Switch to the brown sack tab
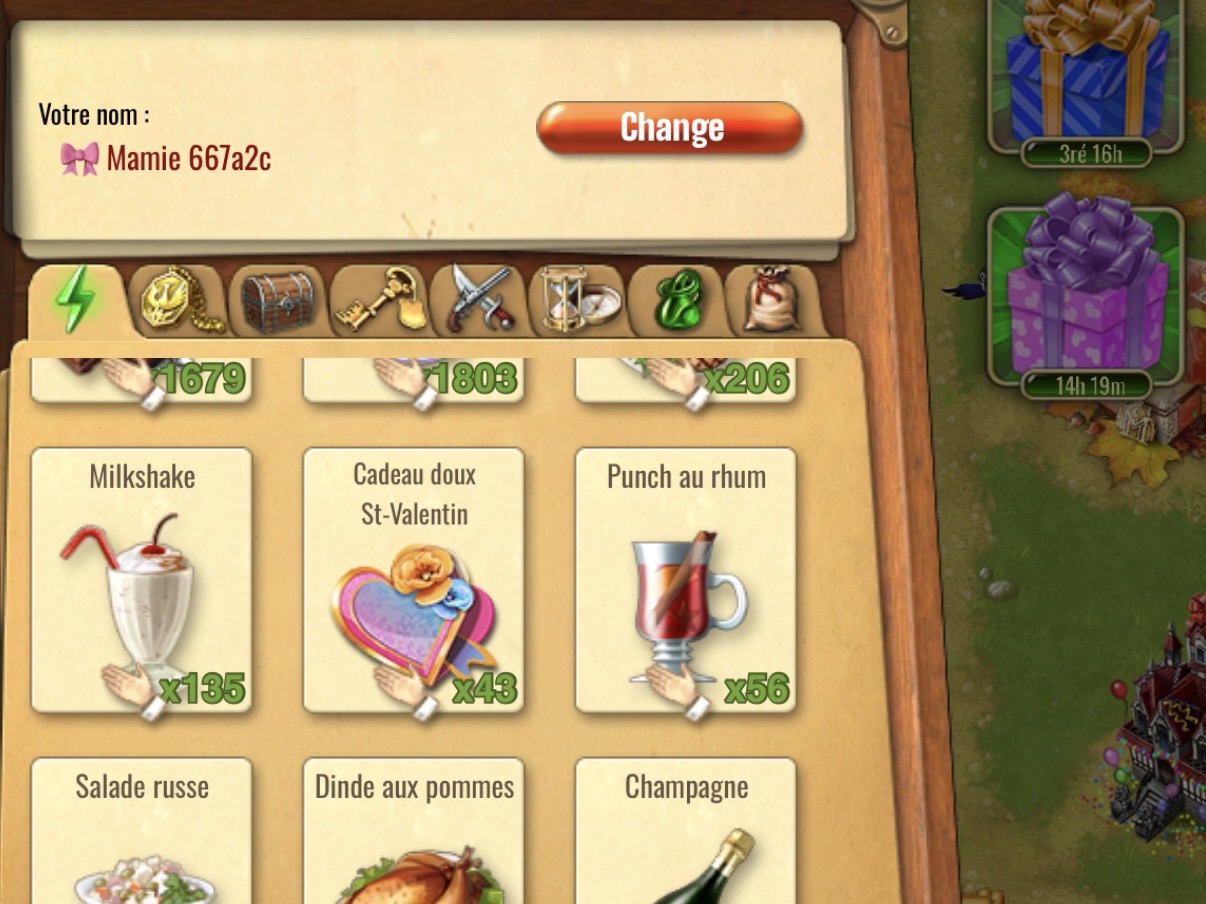Viewport: 1206px width, 904px height. tap(772, 300)
